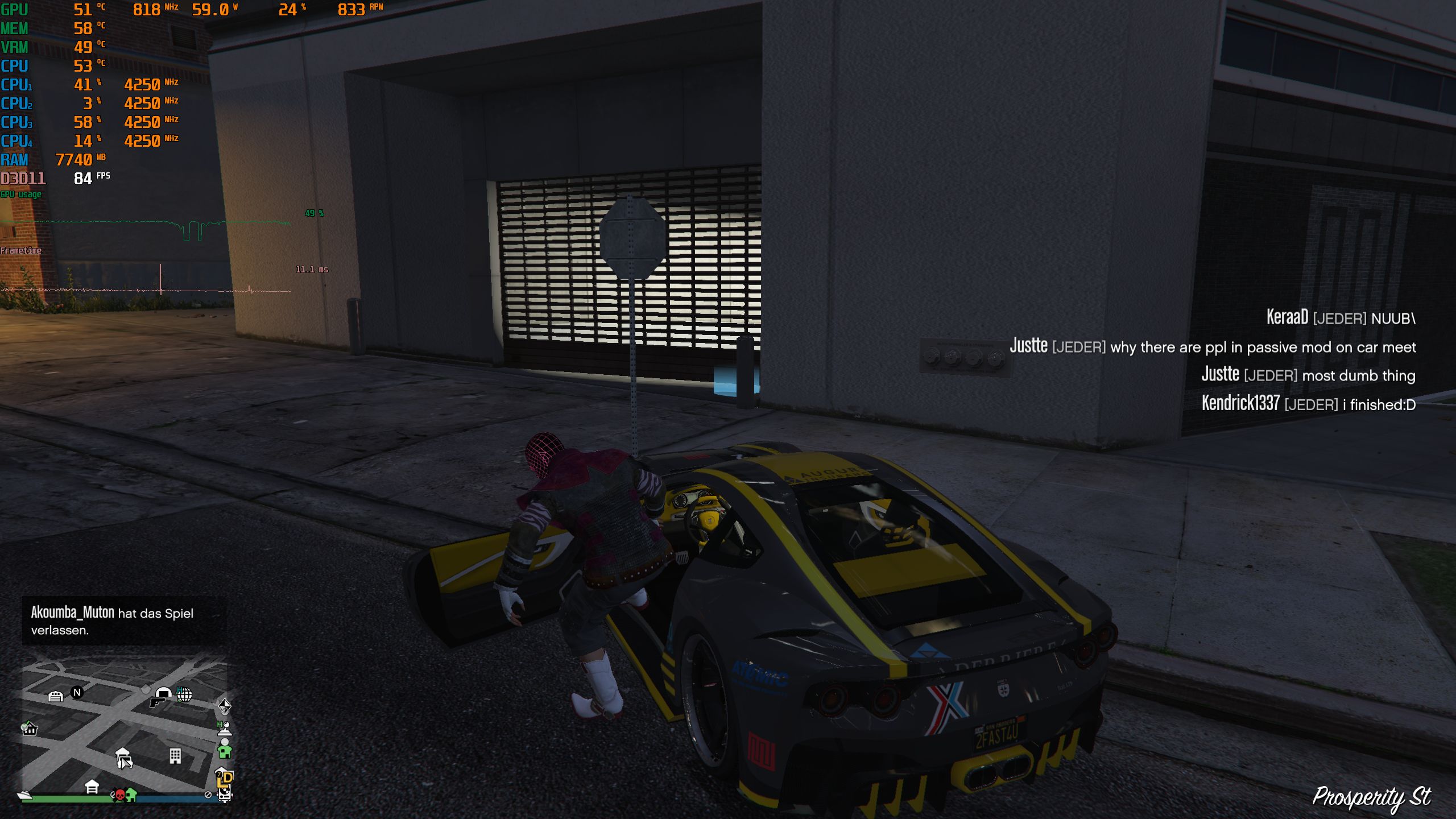Select the yellow LD Organics blip on the minimap
The width and height of the screenshot is (1456, 819).
(x=224, y=782)
